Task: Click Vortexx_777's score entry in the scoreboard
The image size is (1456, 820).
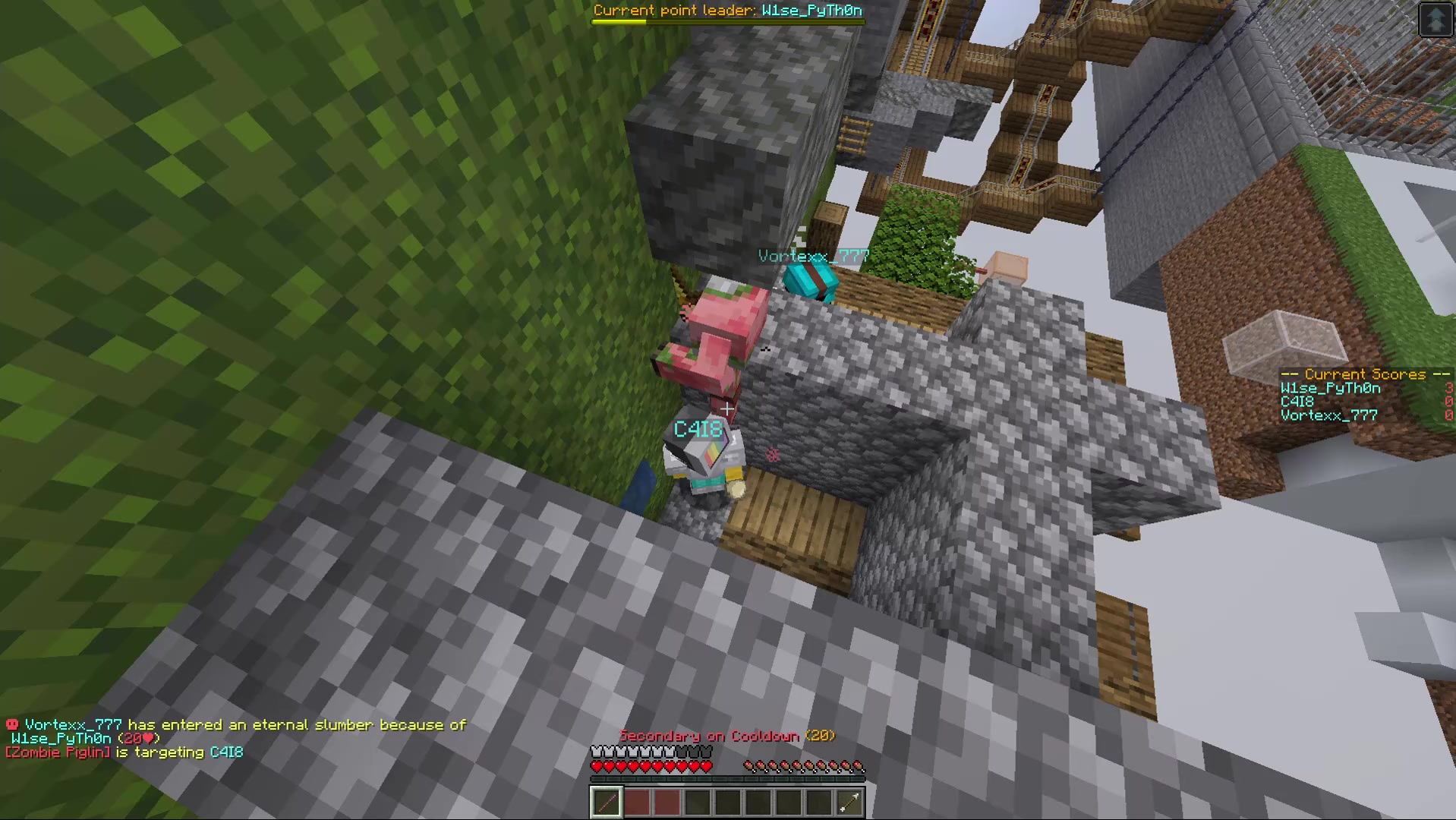Action: [x=1328, y=415]
